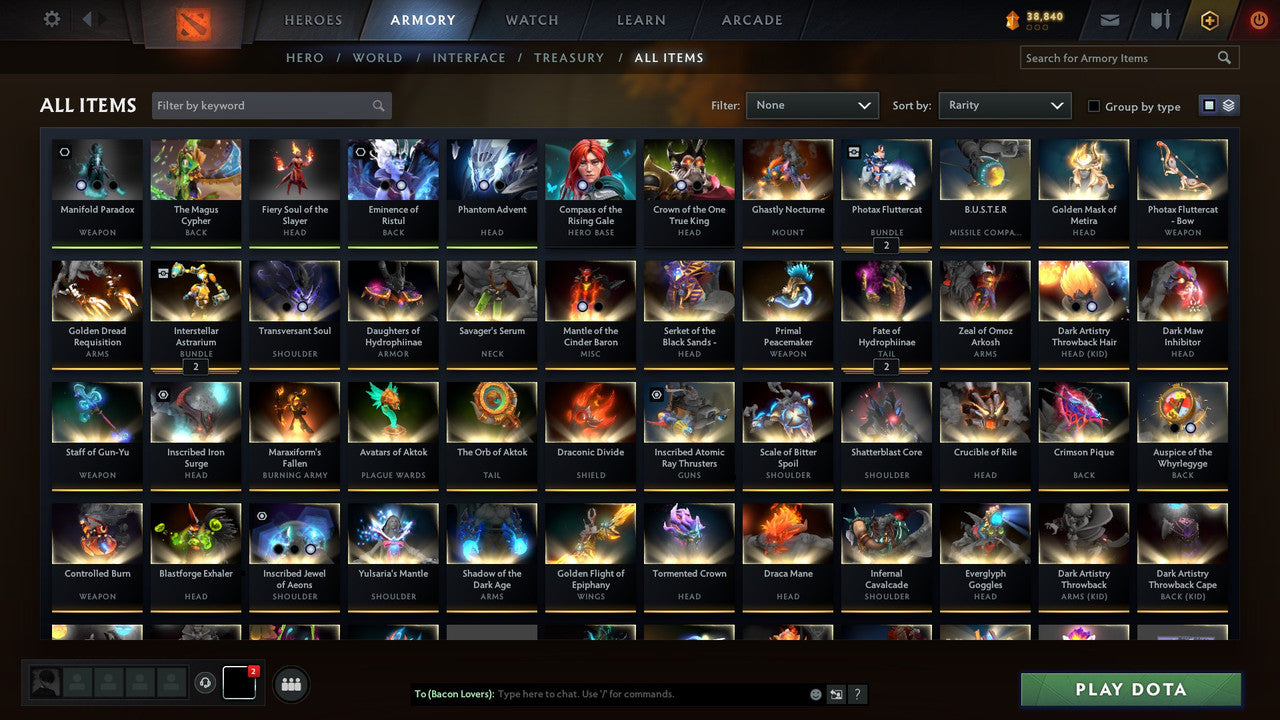Click the chat emoticon icon in the chat bar
Viewport: 1280px width, 720px height.
[815, 693]
